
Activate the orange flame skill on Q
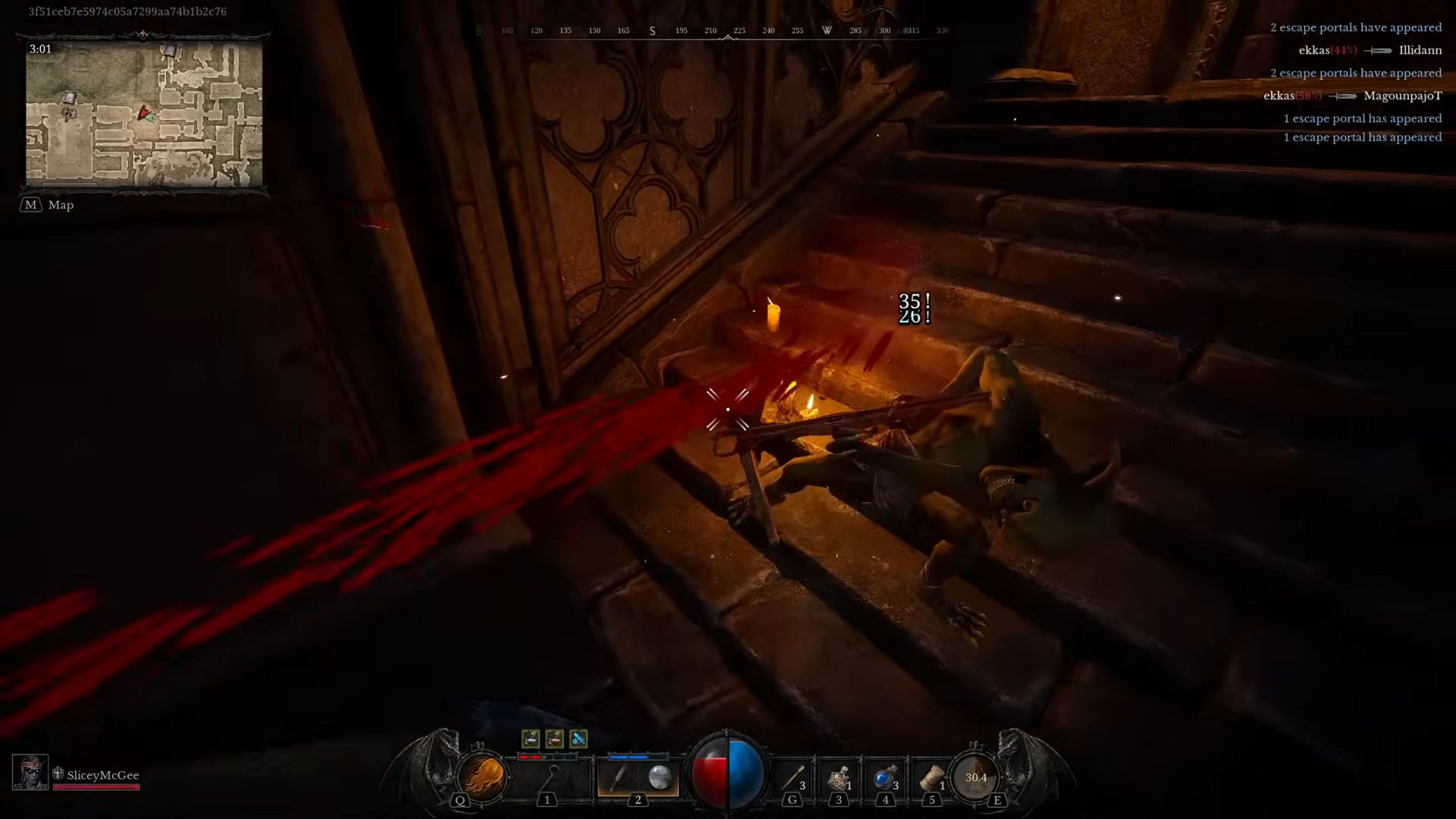[x=482, y=777]
